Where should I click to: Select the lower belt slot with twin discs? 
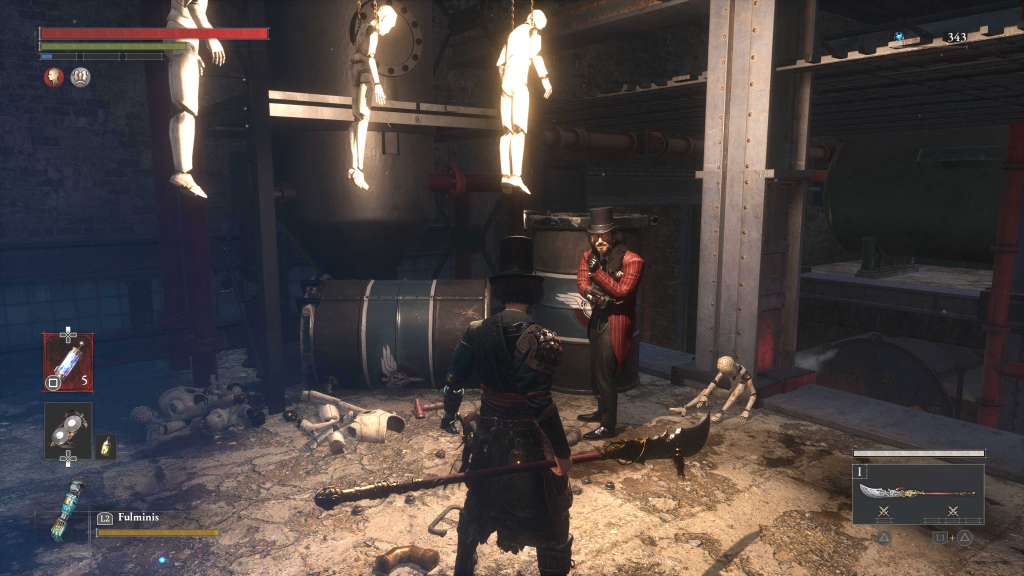[68, 430]
